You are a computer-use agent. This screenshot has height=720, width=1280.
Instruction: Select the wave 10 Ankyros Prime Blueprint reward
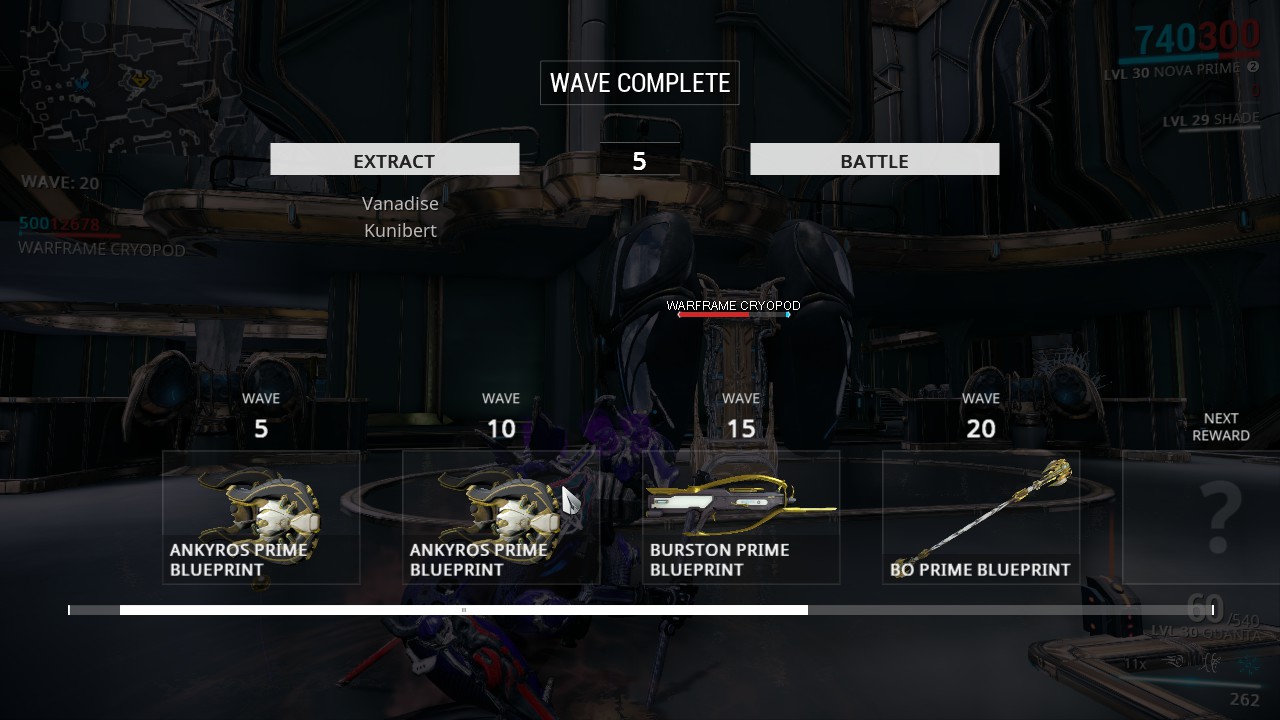[x=501, y=517]
